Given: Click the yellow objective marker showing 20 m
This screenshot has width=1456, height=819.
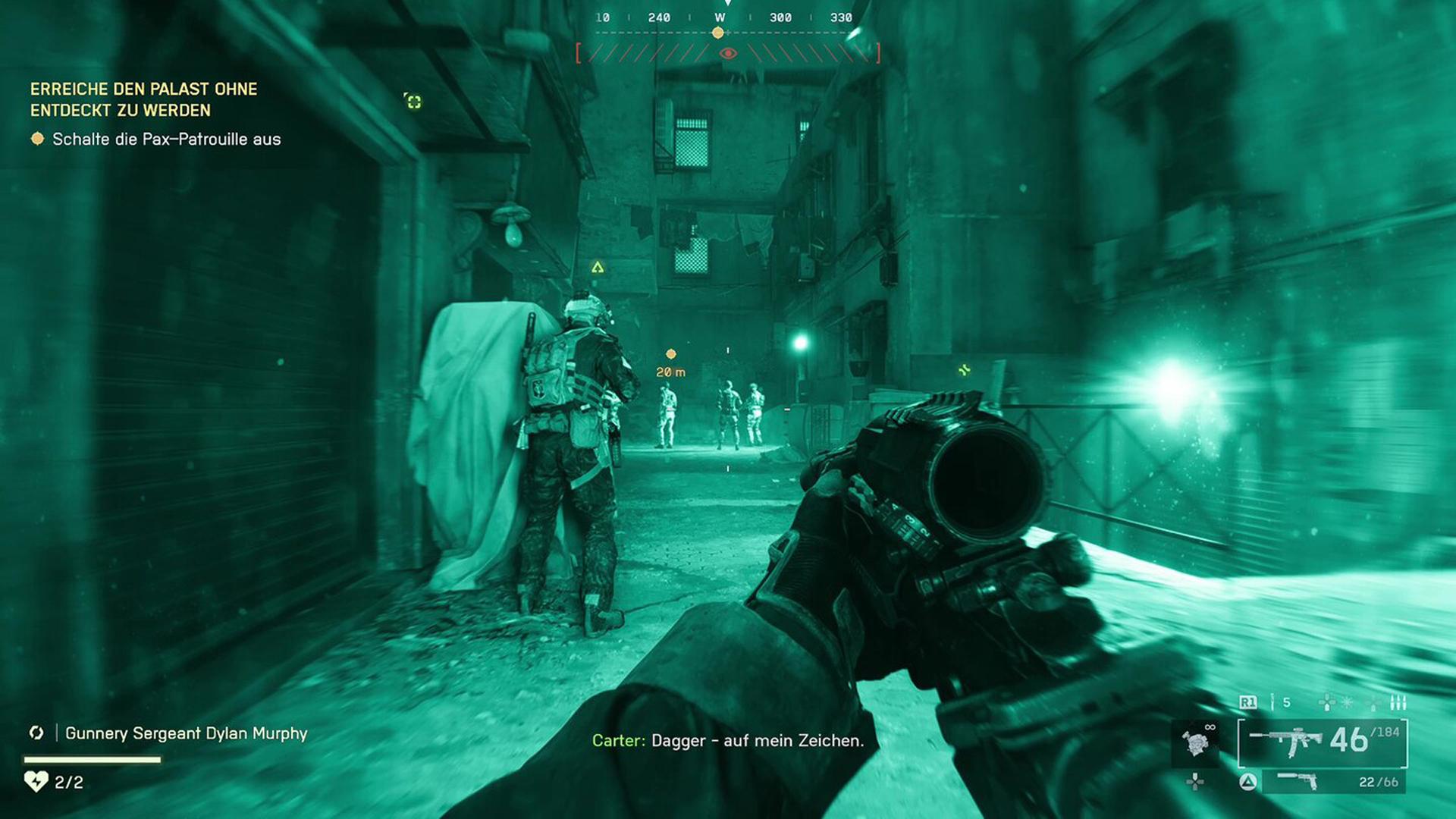Looking at the screenshot, I should 670,353.
